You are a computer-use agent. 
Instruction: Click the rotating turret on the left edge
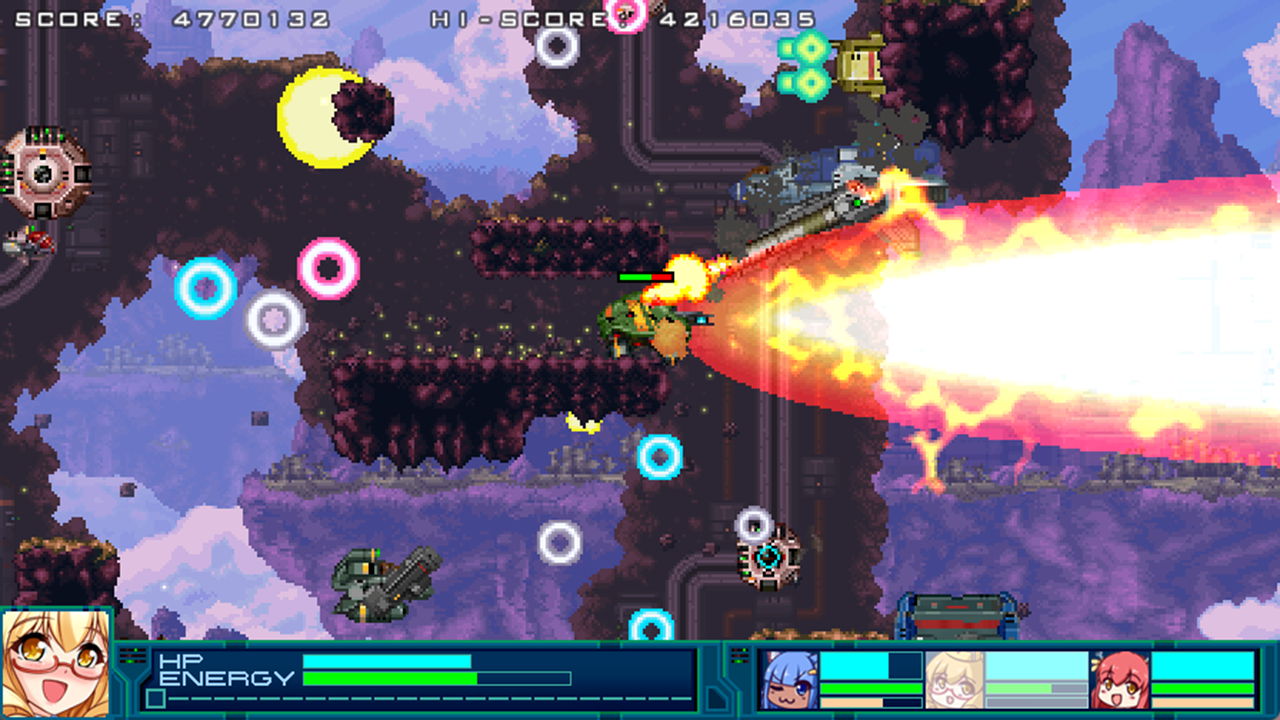click(42, 175)
